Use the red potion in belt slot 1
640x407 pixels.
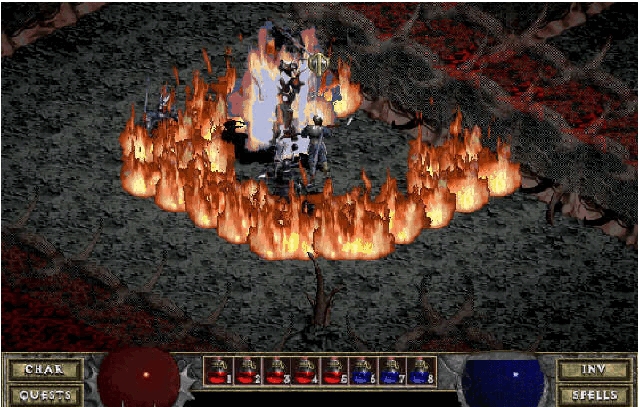pos(219,371)
